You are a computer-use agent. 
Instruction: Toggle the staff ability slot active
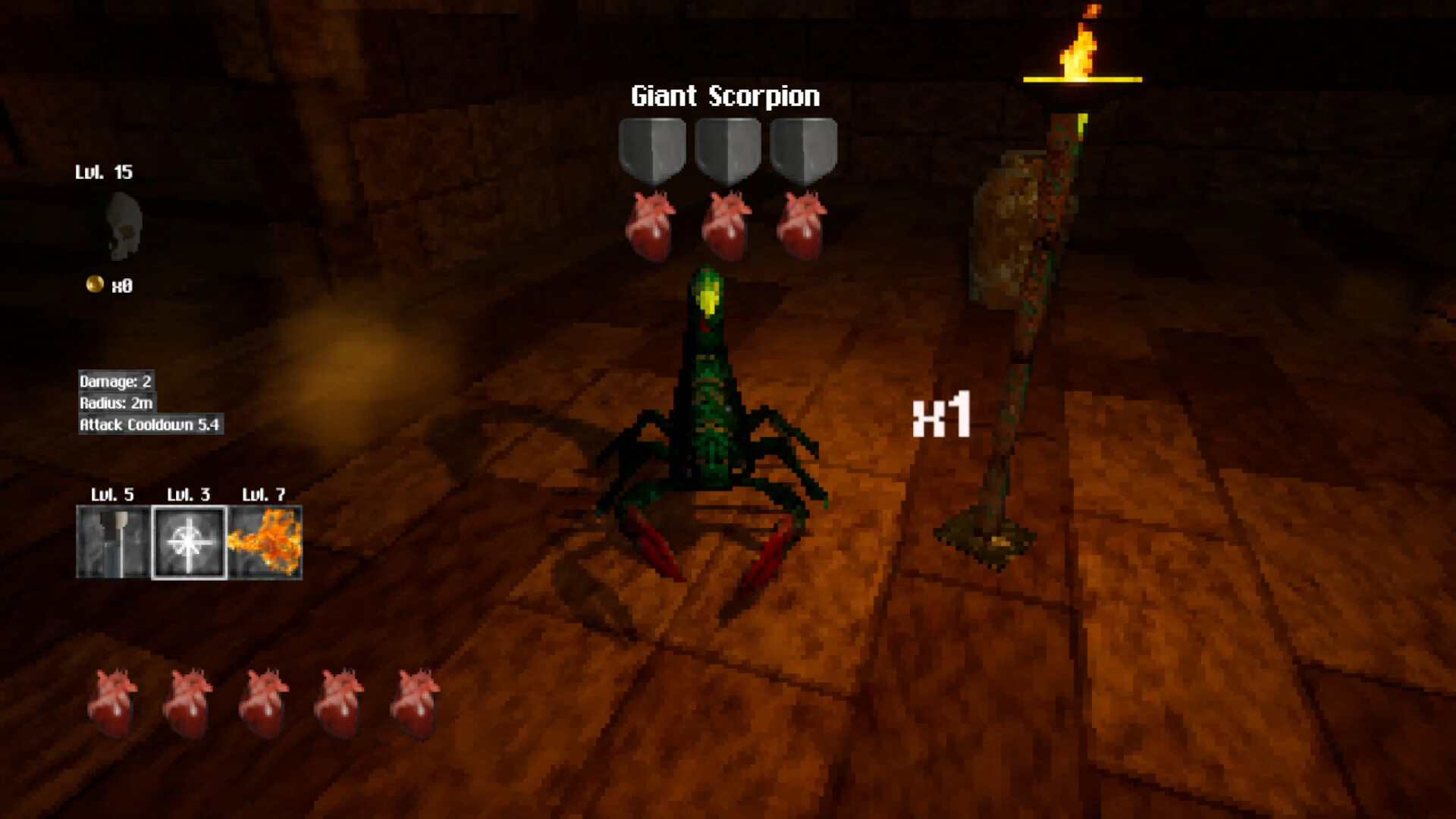[x=112, y=542]
